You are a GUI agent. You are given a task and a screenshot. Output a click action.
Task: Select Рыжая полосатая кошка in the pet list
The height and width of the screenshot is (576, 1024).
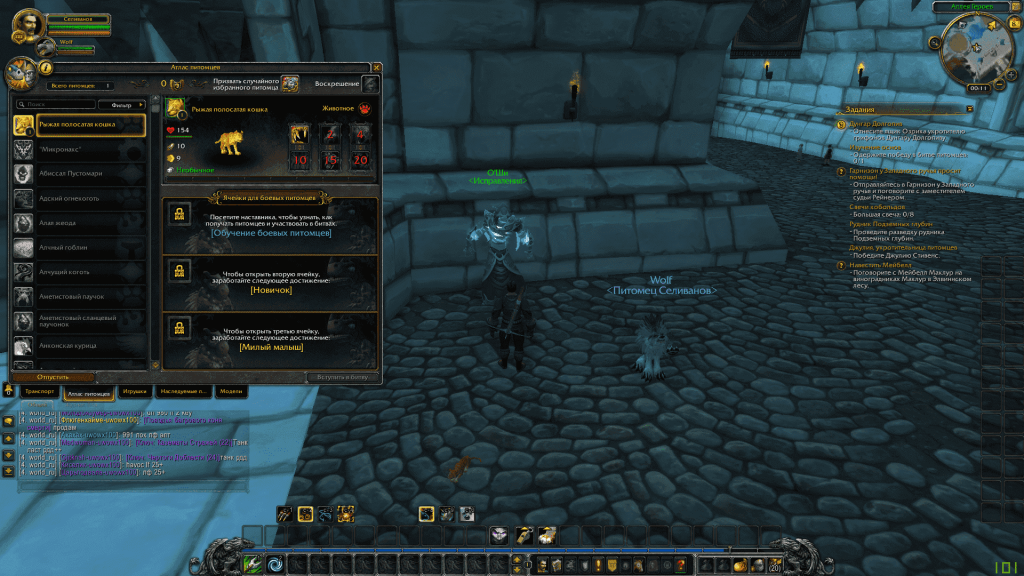(x=78, y=125)
